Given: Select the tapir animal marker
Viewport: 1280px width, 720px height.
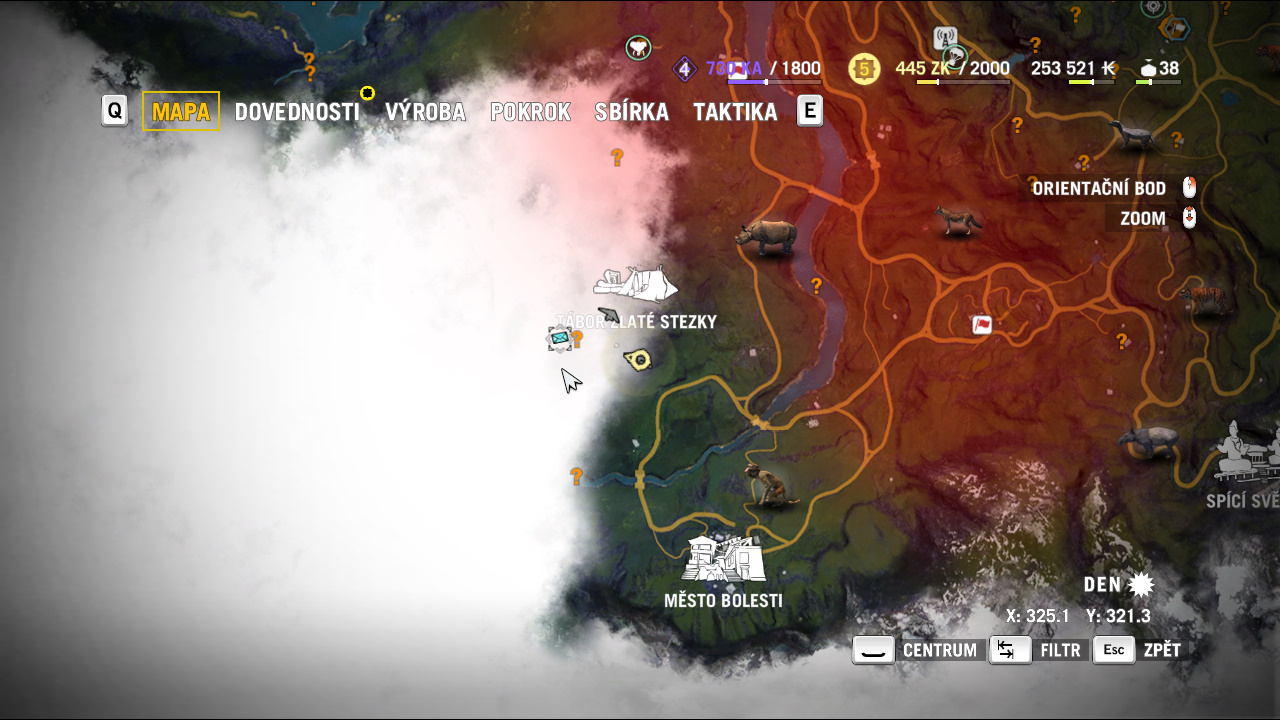Looking at the screenshot, I should click(x=1148, y=441).
